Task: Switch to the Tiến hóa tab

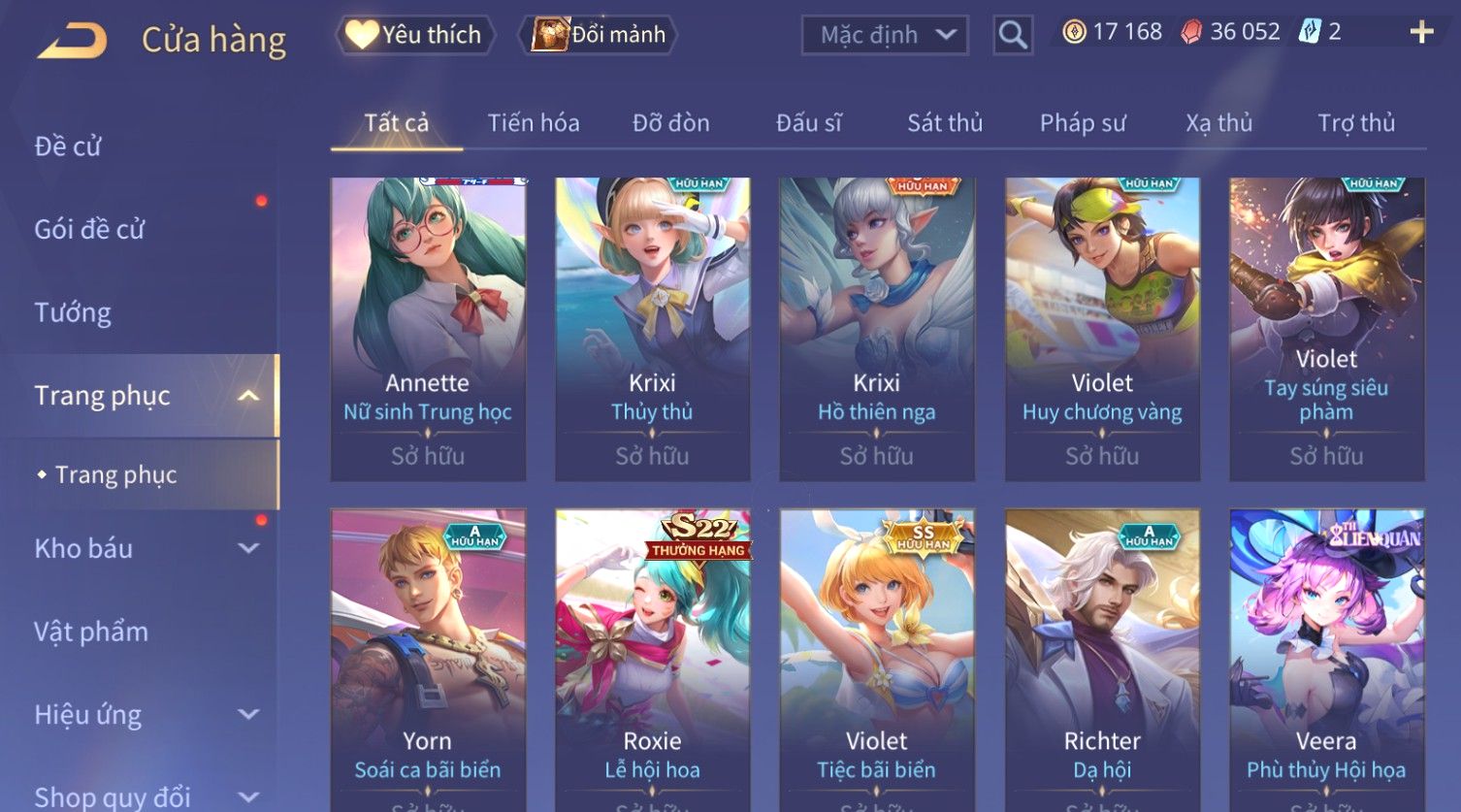Action: tap(534, 123)
